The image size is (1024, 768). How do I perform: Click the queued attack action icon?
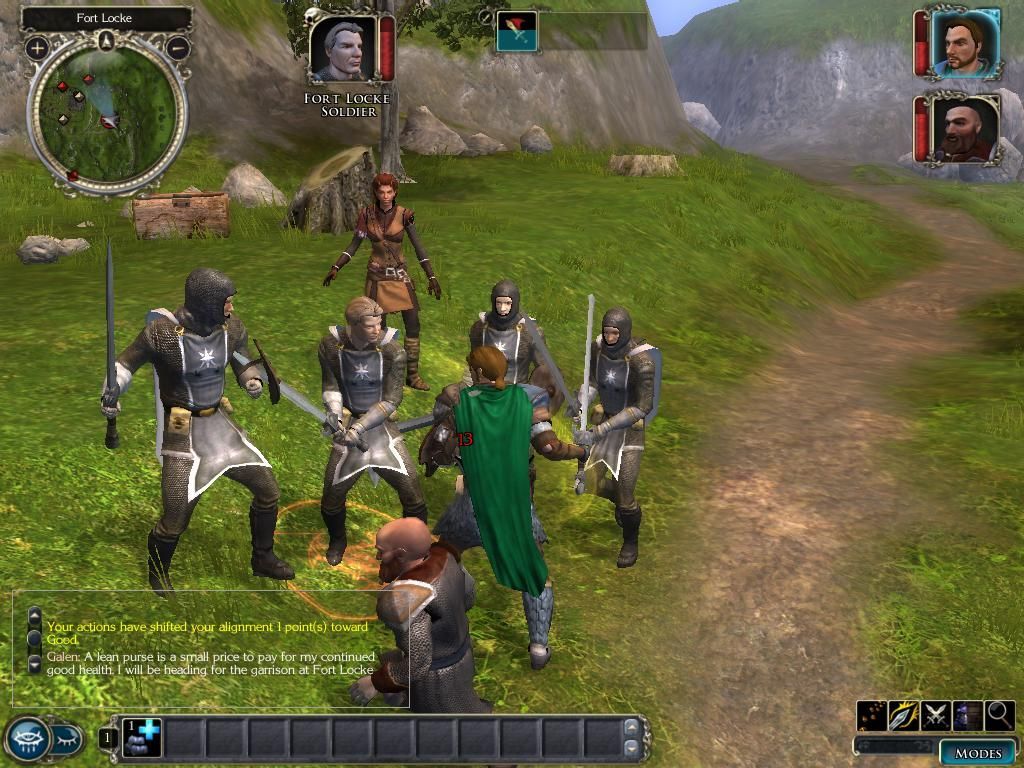[517, 31]
